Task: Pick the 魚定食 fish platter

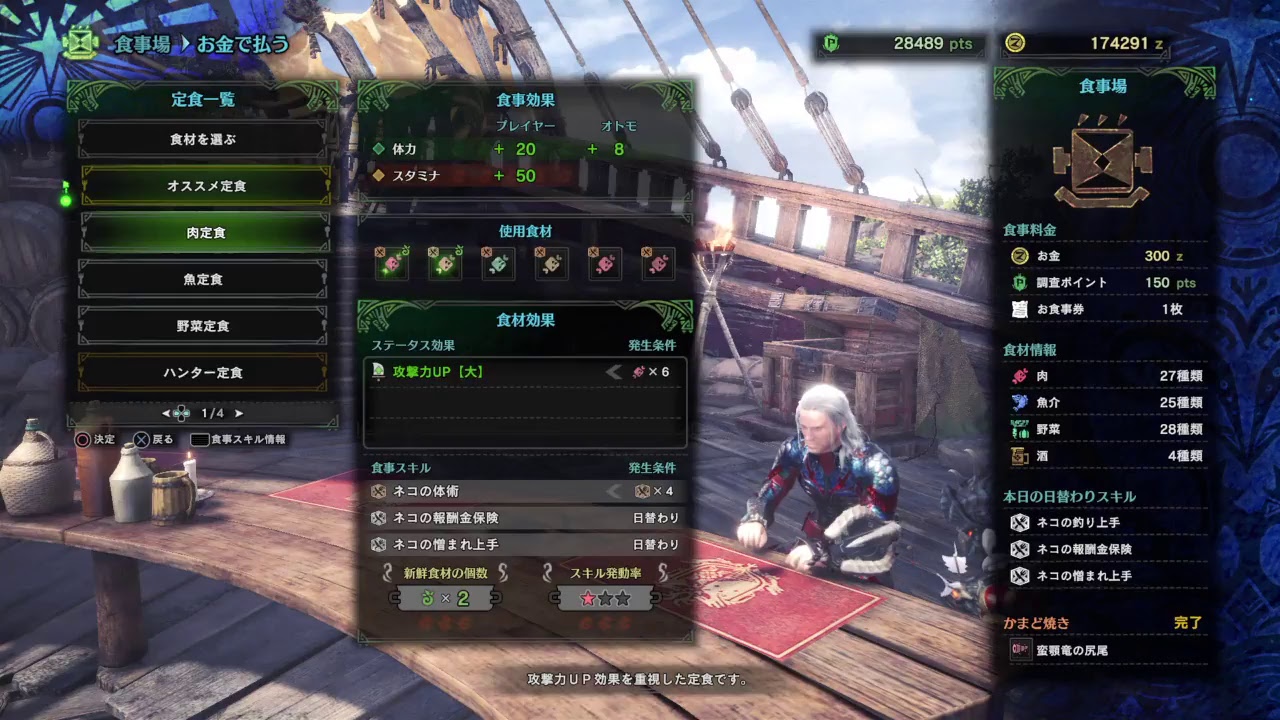Action: 204,280
